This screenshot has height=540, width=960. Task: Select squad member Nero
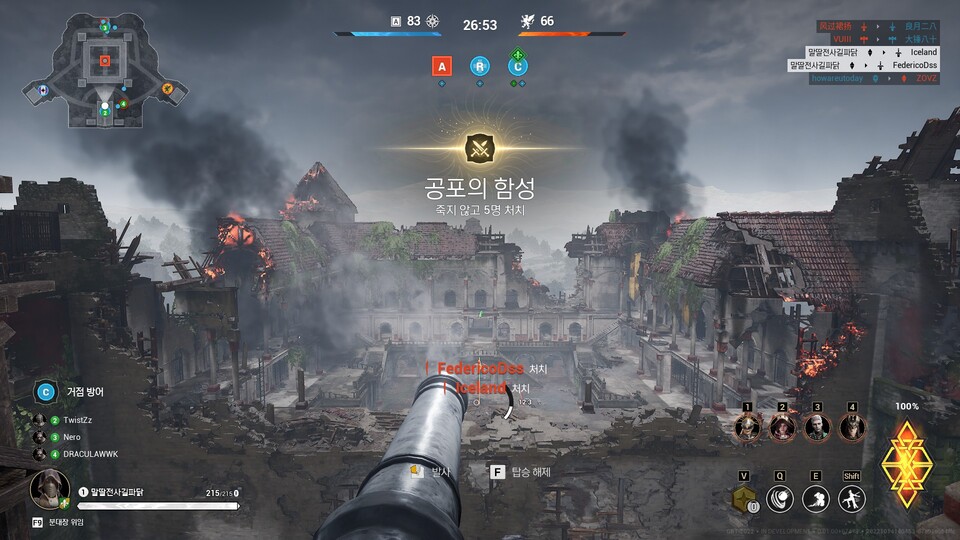[72, 437]
